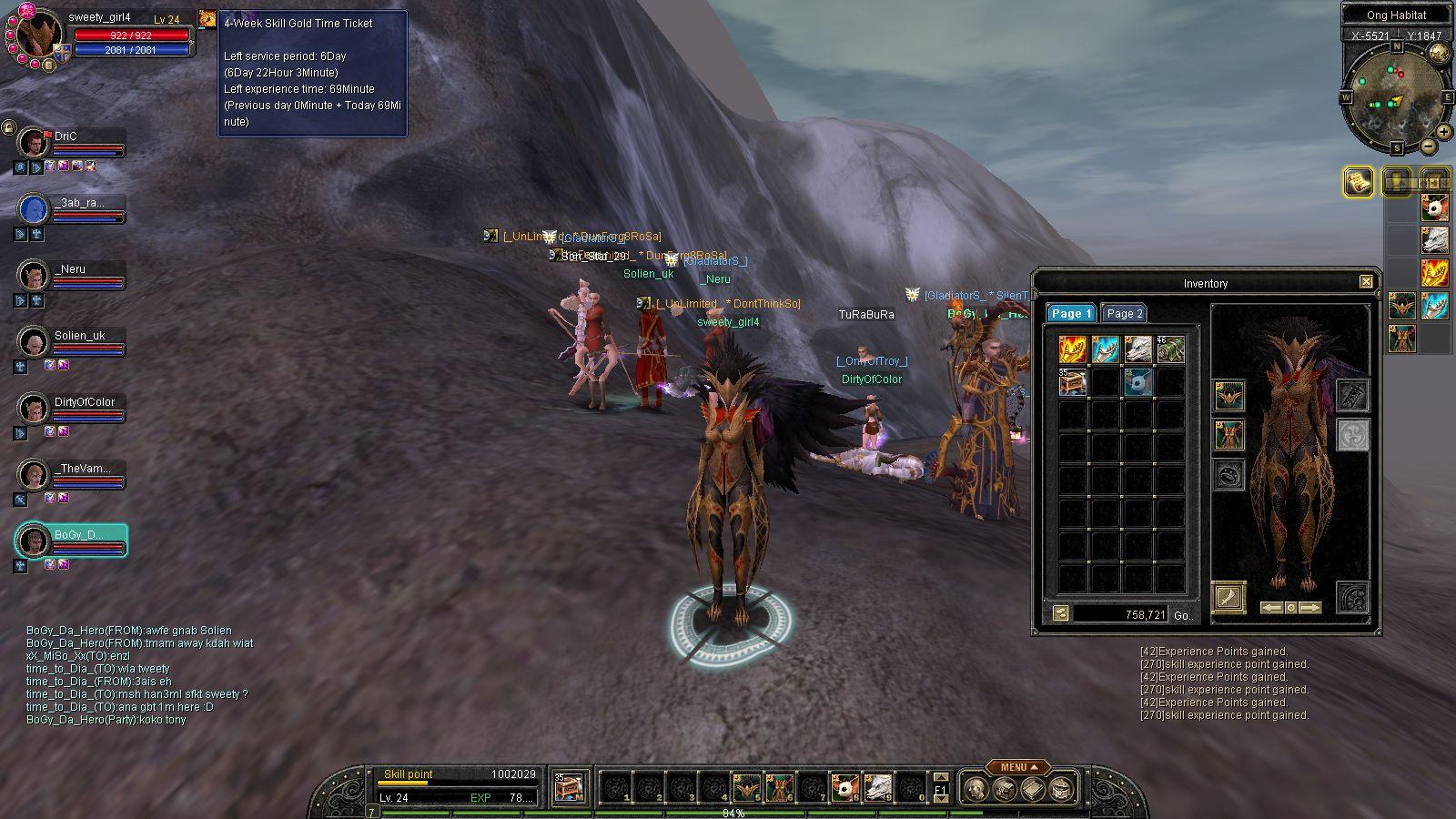Select party member DriC
The width and height of the screenshot is (1456, 819).
pyautogui.click(x=66, y=136)
